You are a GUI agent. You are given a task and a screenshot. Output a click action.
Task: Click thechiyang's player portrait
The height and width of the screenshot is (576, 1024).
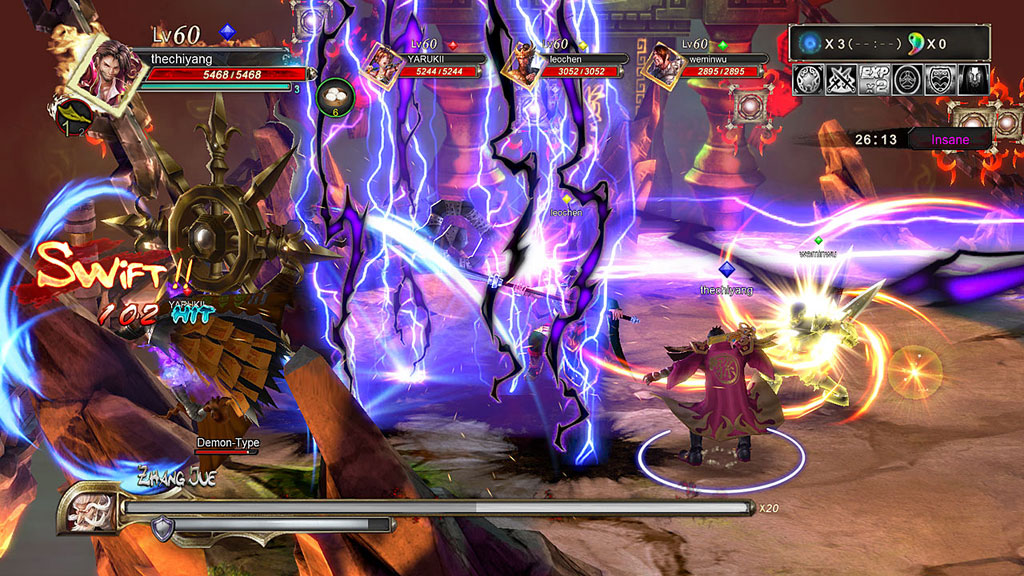pos(105,73)
